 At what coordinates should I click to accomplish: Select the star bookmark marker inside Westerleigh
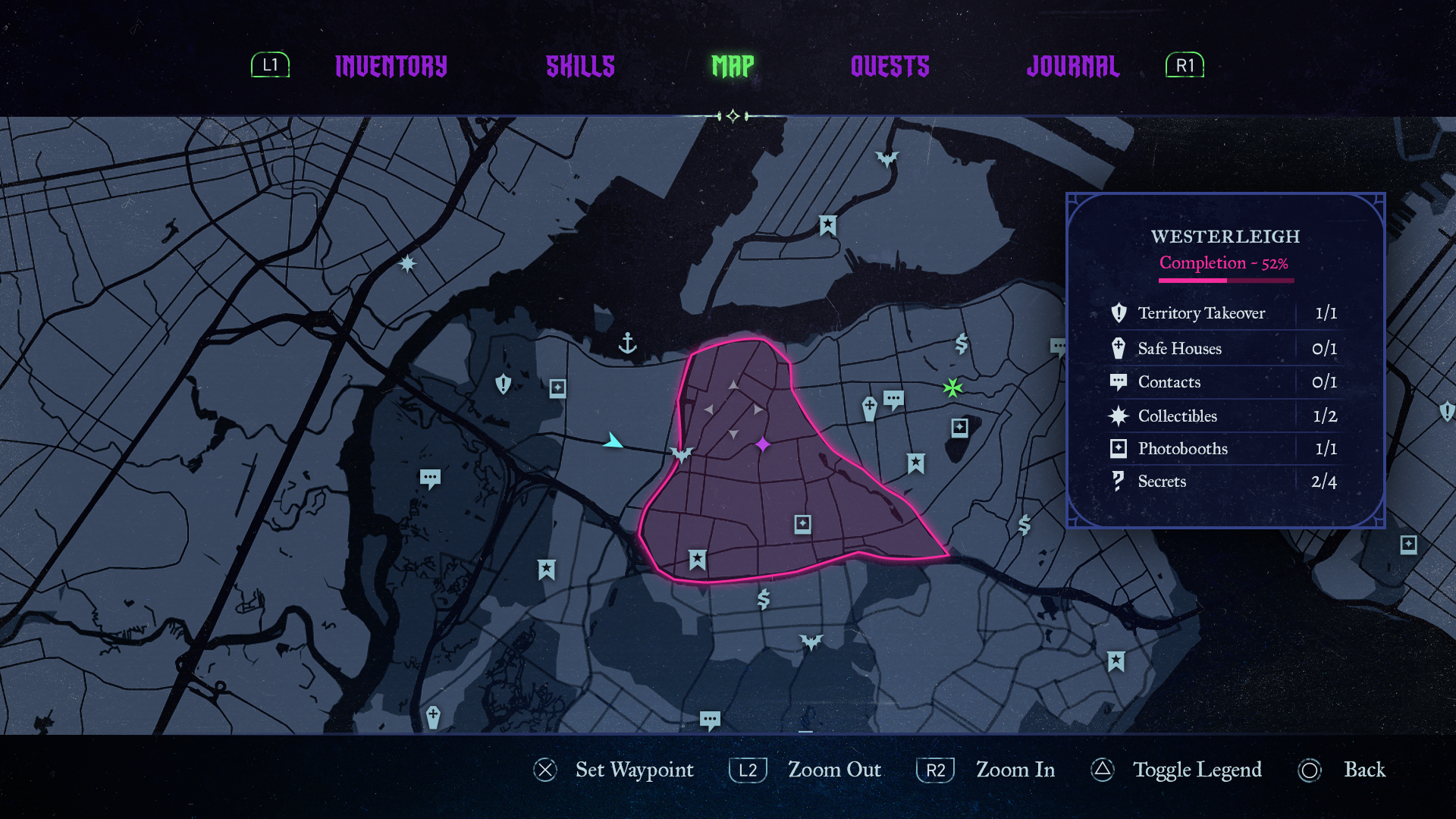point(698,560)
